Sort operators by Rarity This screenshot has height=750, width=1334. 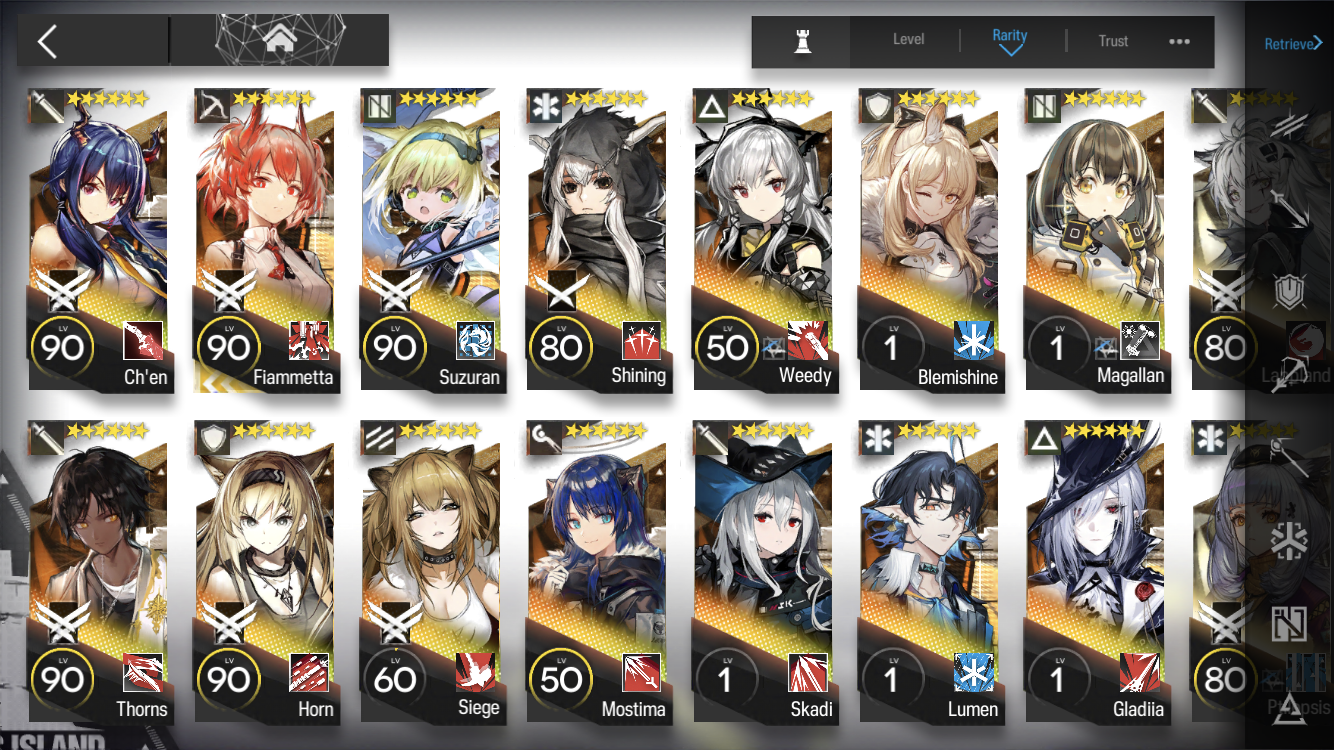1010,40
